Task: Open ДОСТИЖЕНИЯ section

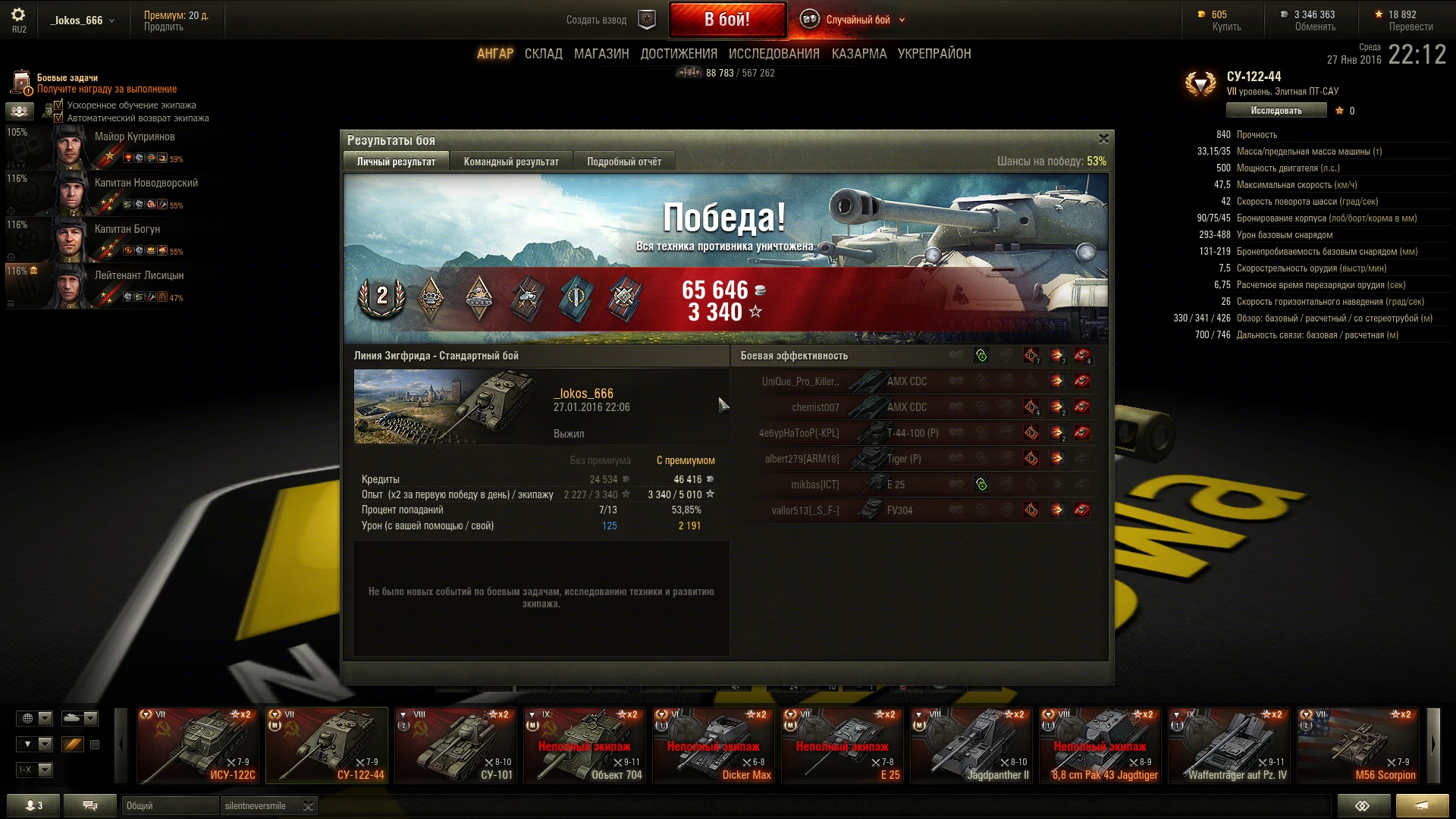Action: [679, 54]
